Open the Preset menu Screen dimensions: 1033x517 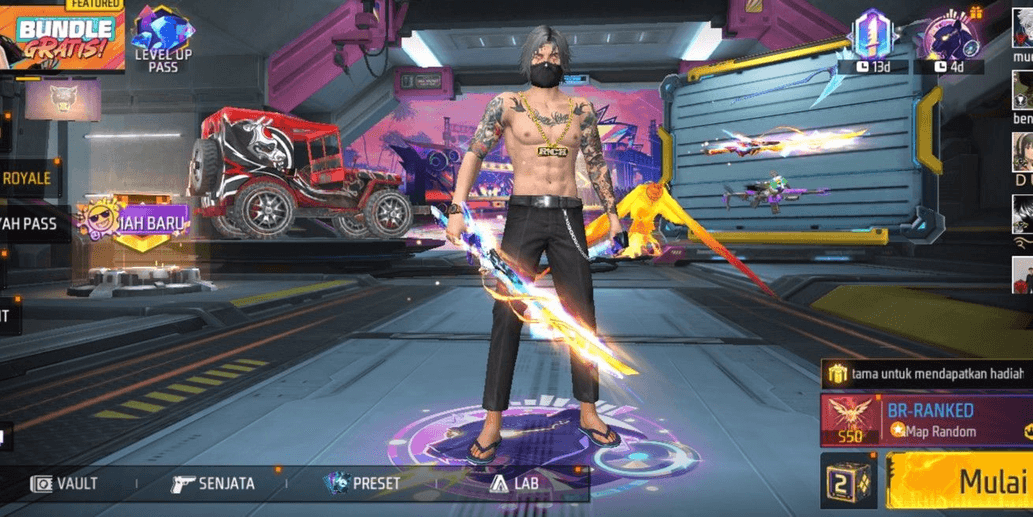pyautogui.click(x=362, y=484)
